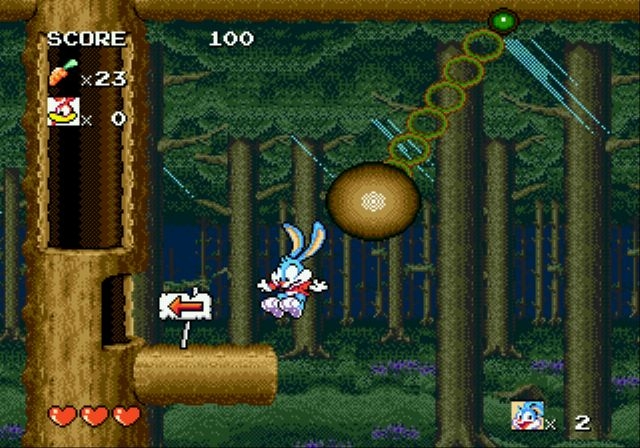This screenshot has width=640, height=448.
Task: Click the Buster lives portrait
Action: click(526, 414)
